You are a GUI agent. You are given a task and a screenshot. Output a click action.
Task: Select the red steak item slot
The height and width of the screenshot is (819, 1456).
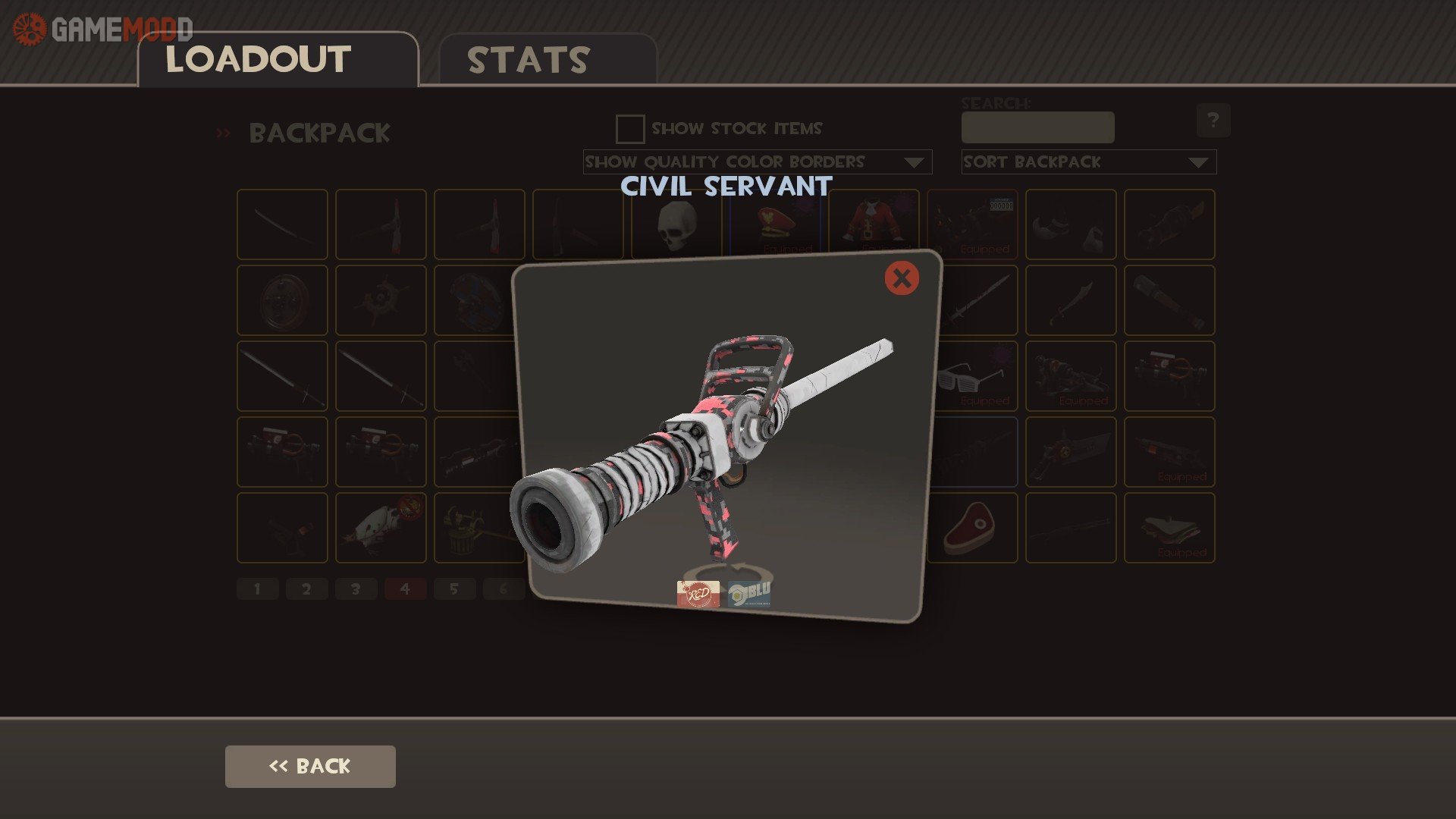[971, 528]
